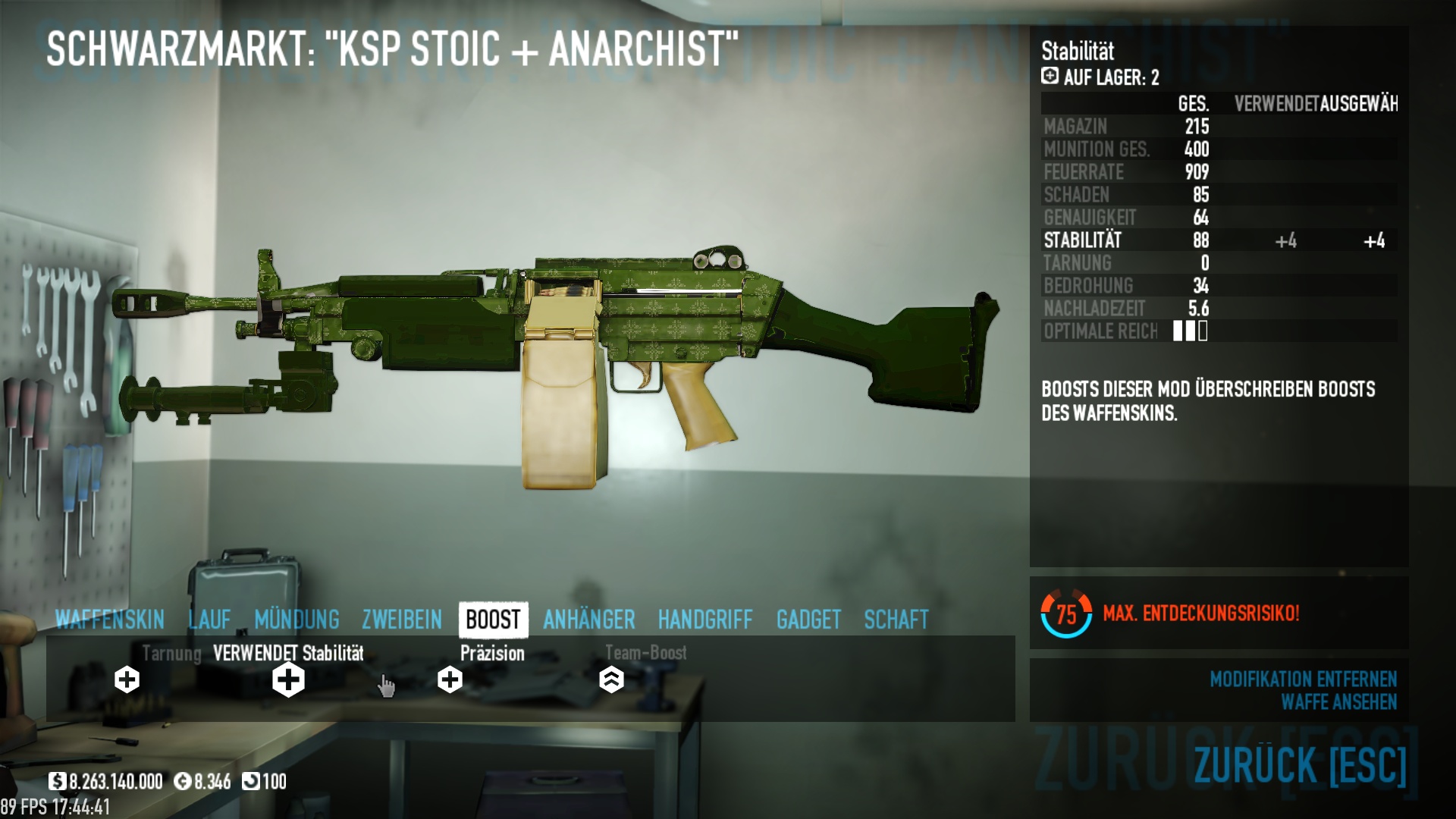Screen dimensions: 1456x819
Task: Switch to the Zweibein tab
Action: pyautogui.click(x=402, y=620)
